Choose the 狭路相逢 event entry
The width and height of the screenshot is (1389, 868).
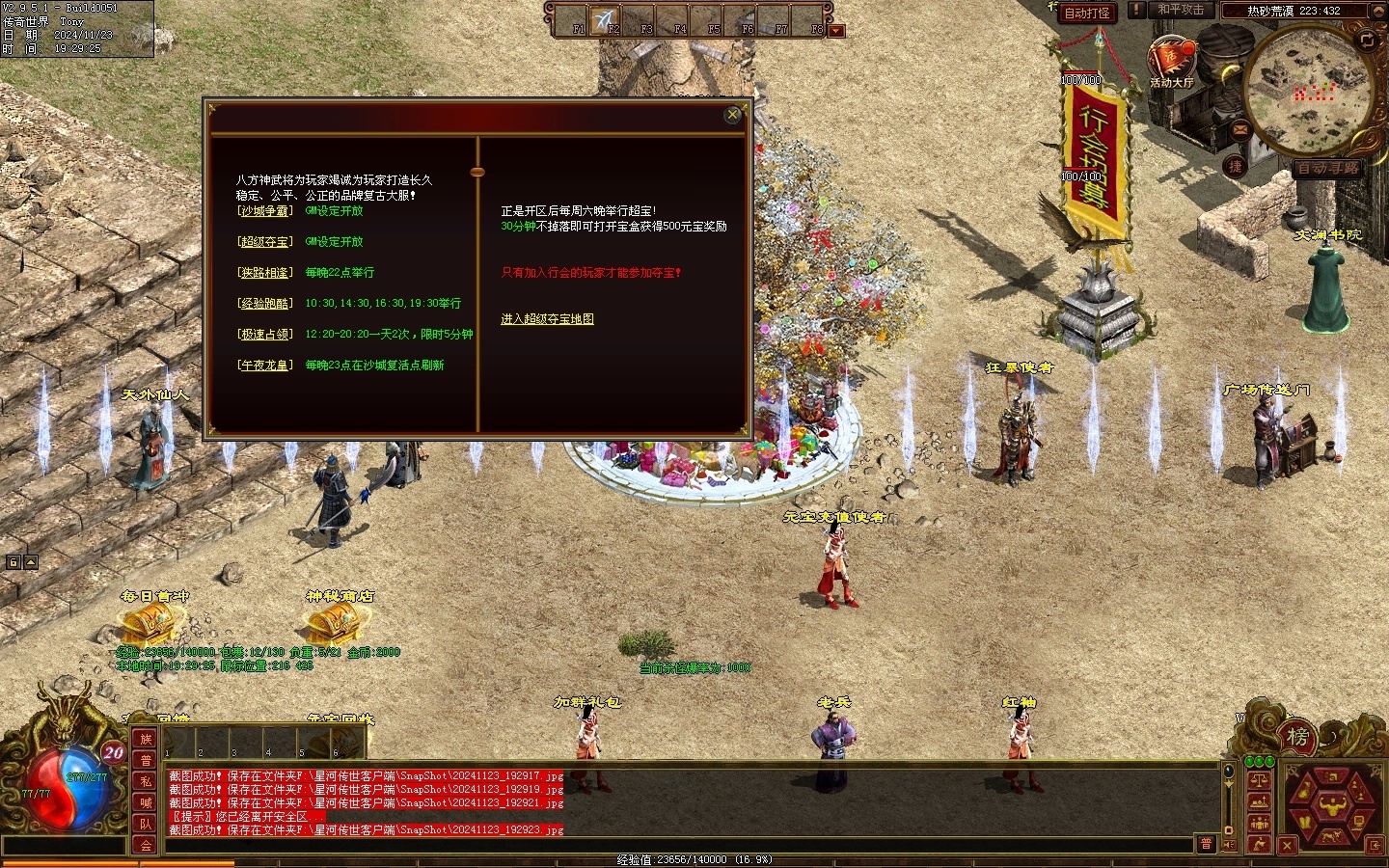point(264,273)
